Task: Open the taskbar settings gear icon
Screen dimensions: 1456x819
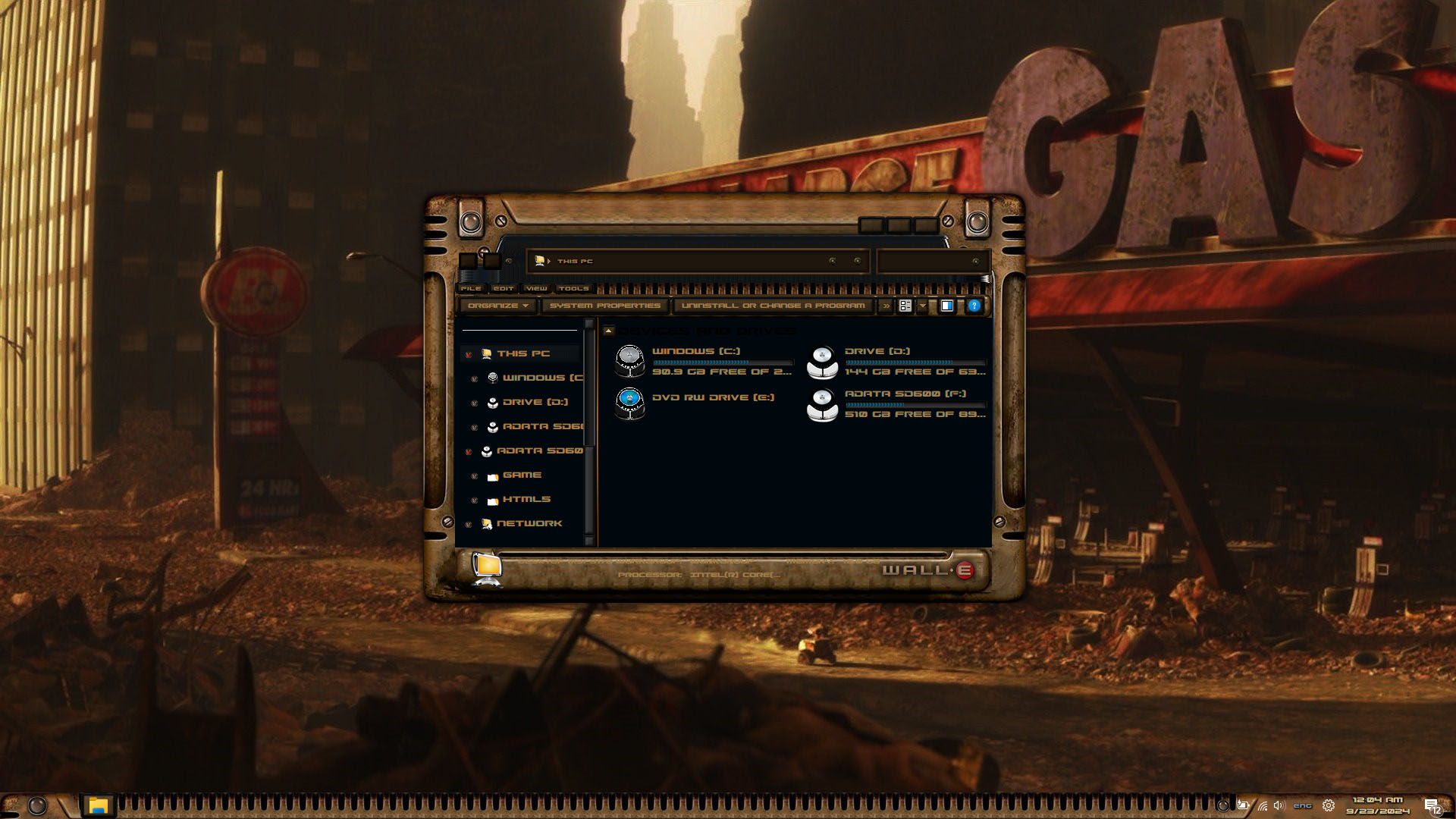Action: tap(1328, 806)
